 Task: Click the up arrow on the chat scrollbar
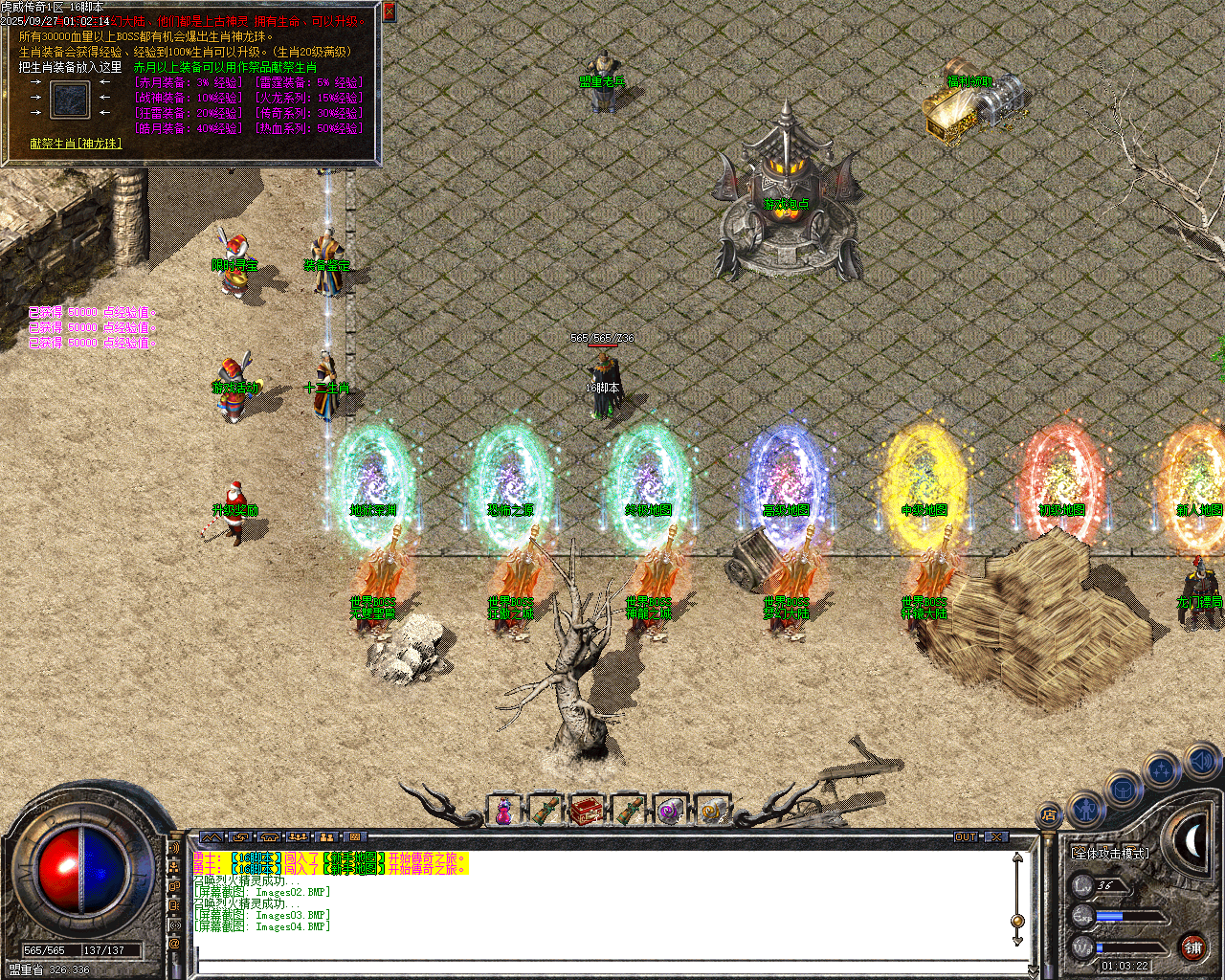(x=1016, y=857)
